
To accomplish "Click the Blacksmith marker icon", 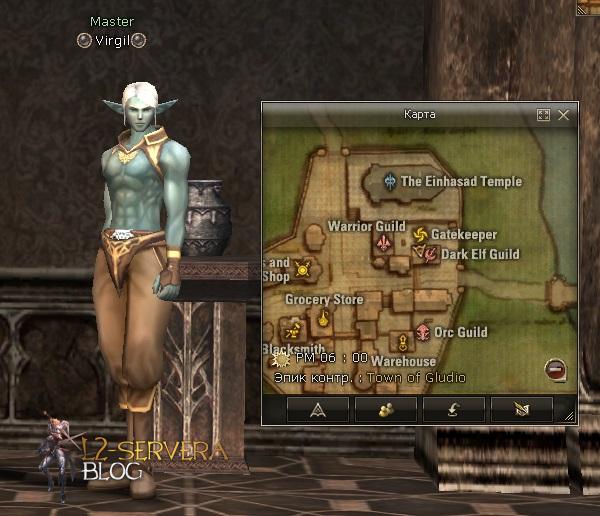I will pos(292,329).
